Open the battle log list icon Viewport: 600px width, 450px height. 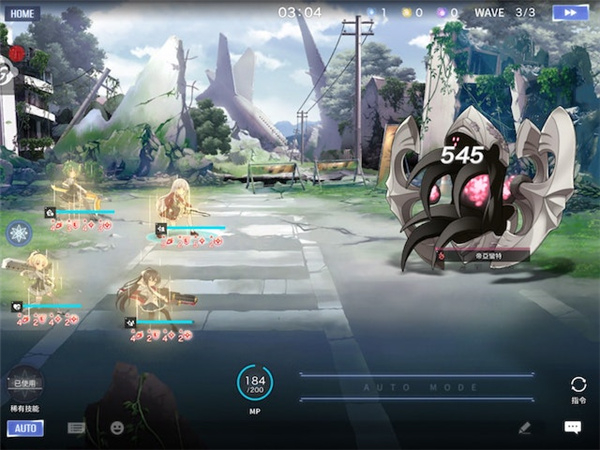pyautogui.click(x=77, y=428)
